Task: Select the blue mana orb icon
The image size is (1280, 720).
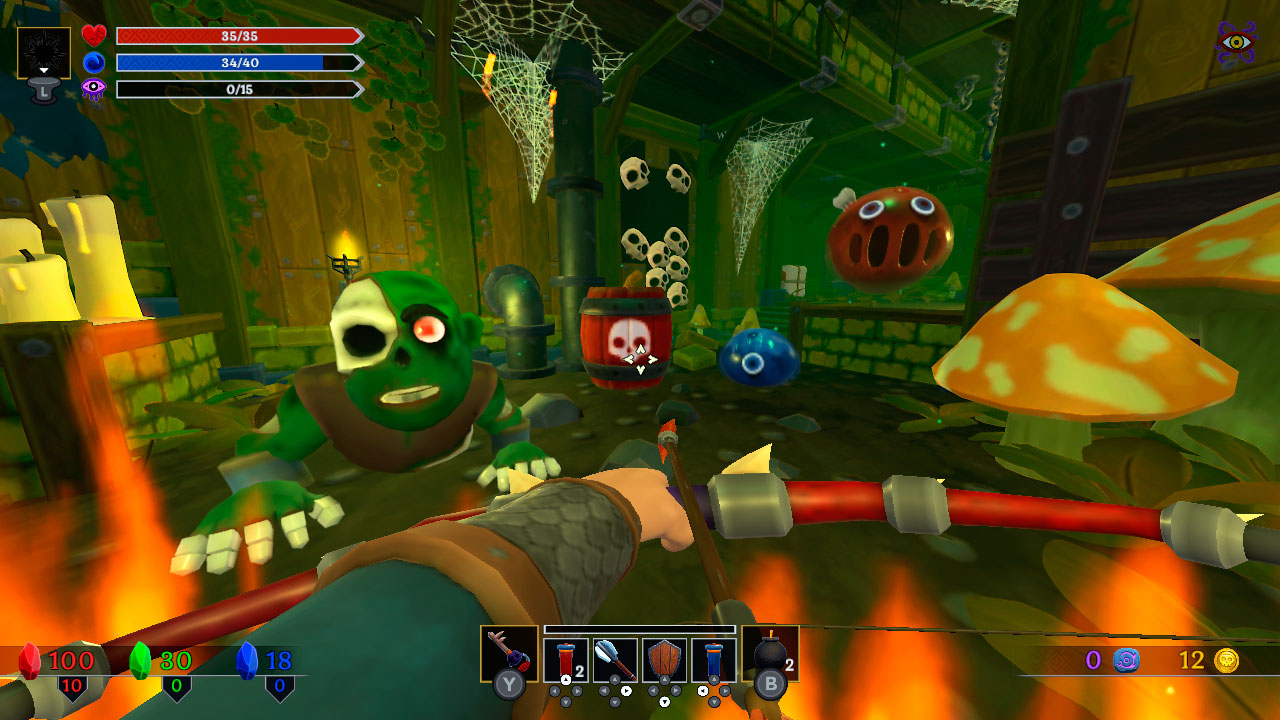Action: 91,62
